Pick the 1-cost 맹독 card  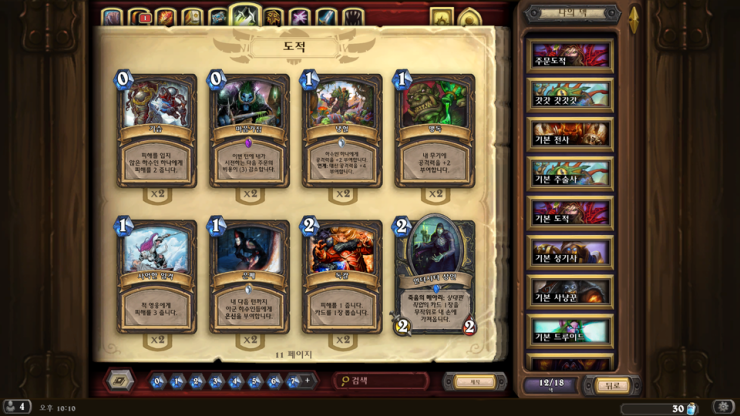[x=435, y=128]
